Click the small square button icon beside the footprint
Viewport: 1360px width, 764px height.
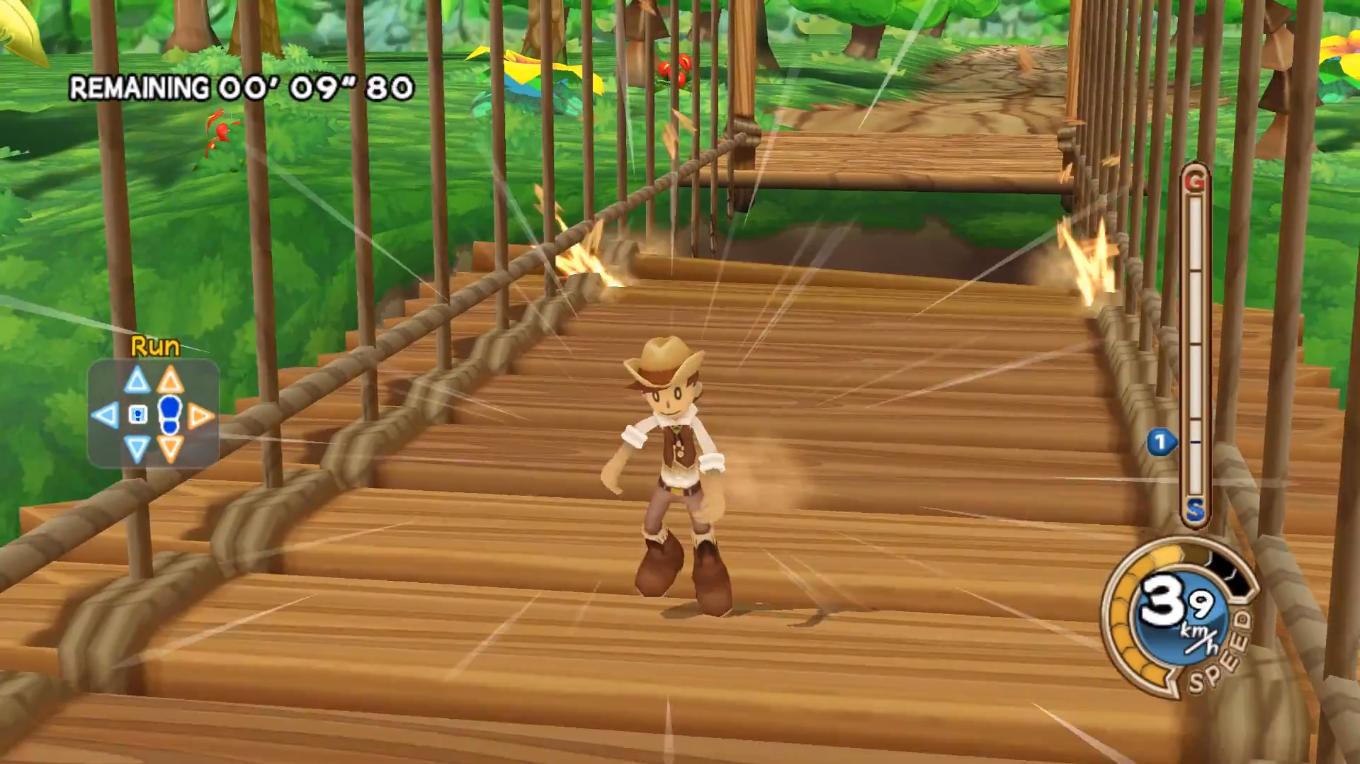138,414
